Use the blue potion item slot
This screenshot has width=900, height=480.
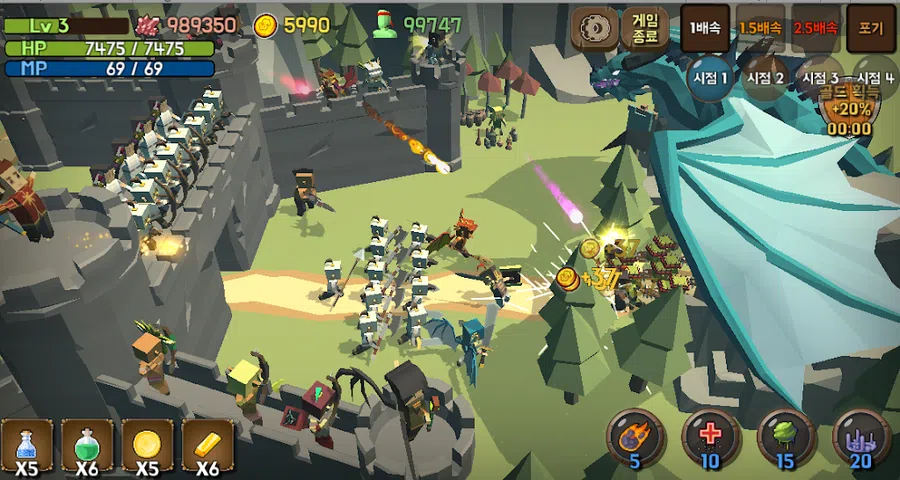coord(27,445)
